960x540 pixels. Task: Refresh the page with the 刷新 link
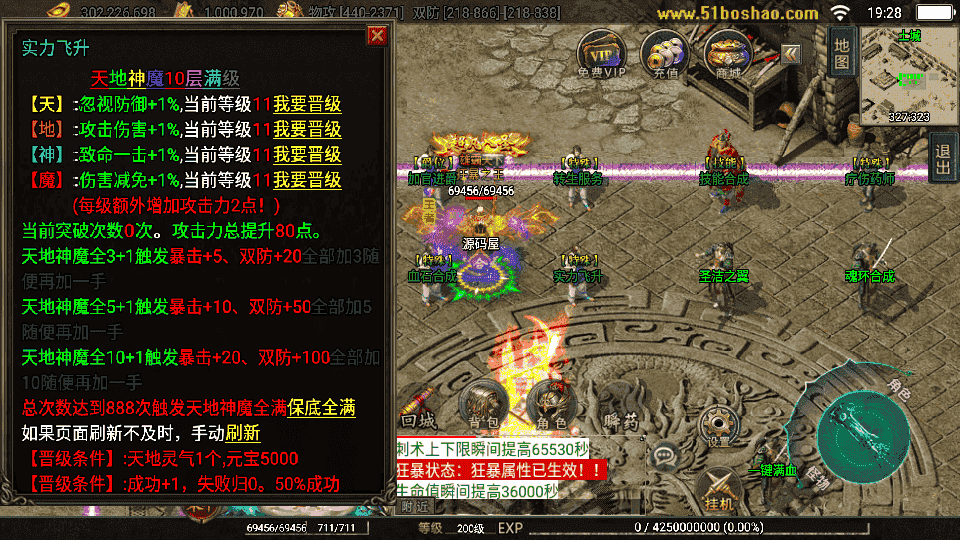242,433
